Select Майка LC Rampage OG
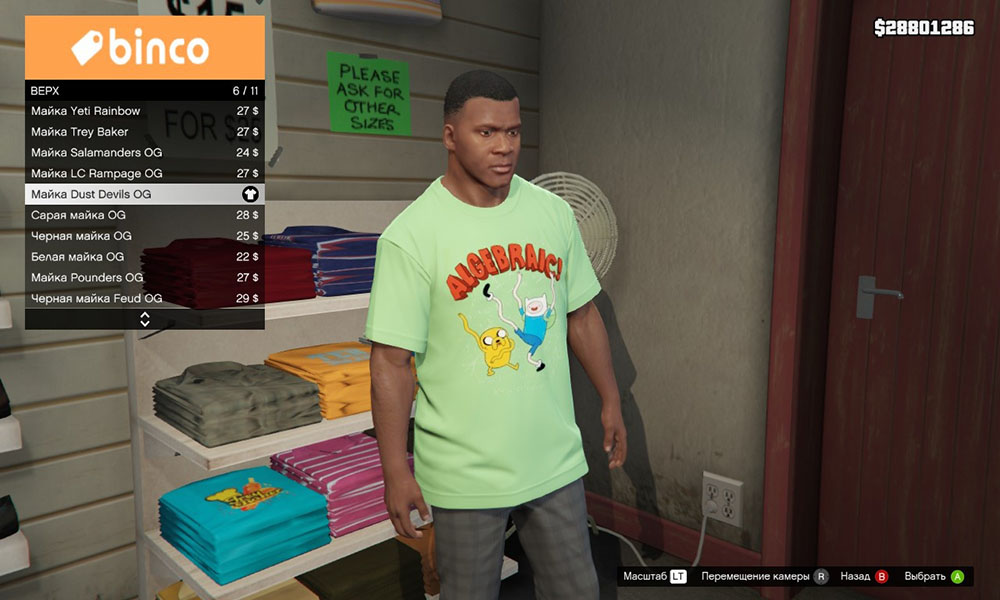 click(x=144, y=174)
